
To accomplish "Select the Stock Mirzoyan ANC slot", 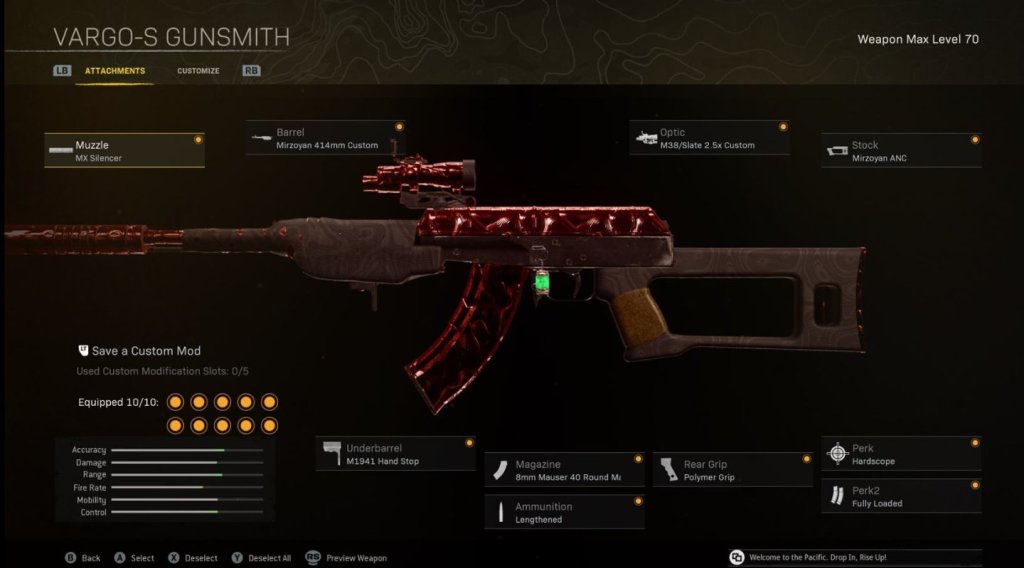I will 900,151.
